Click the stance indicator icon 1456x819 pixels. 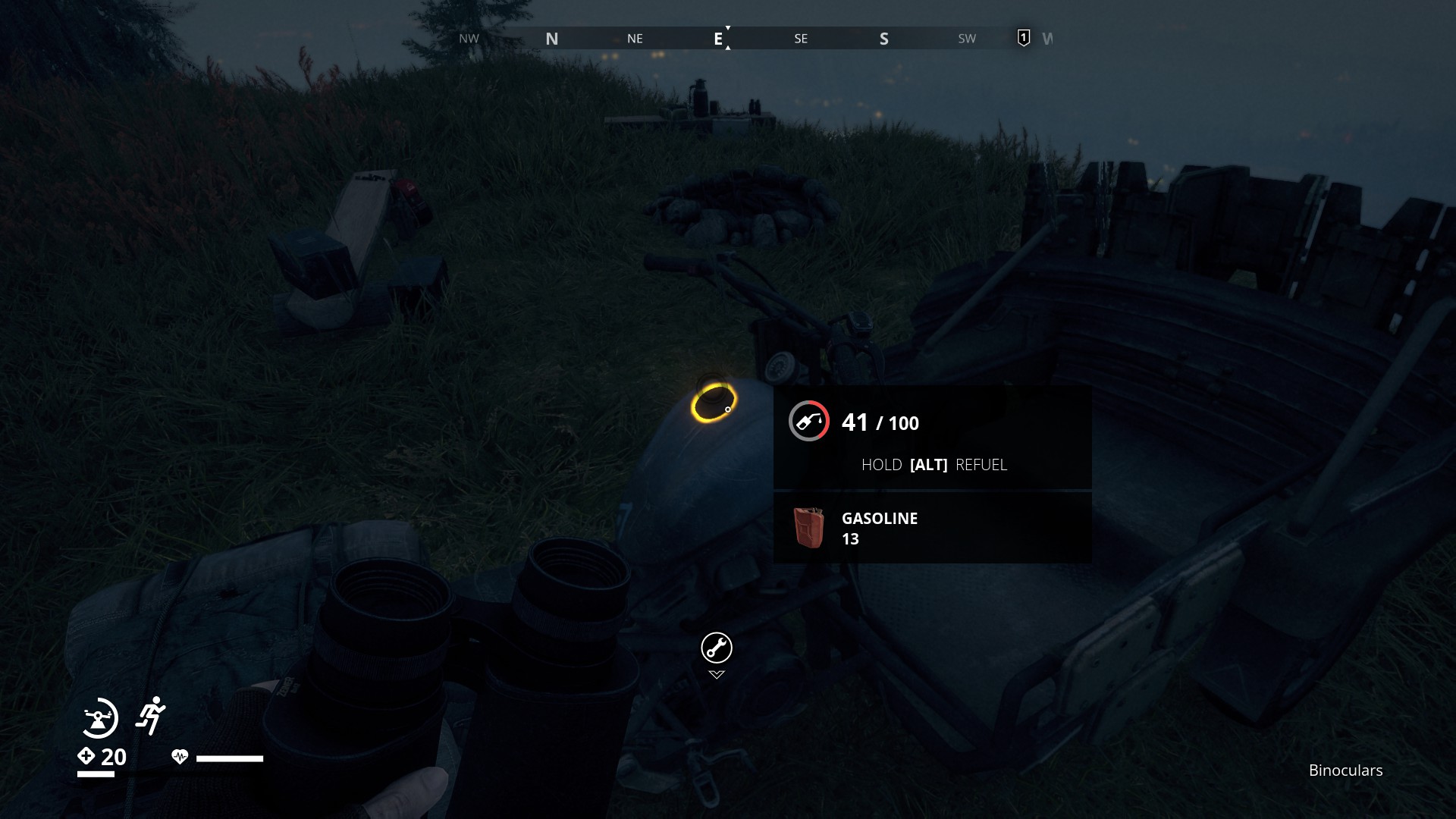pyautogui.click(x=99, y=717)
